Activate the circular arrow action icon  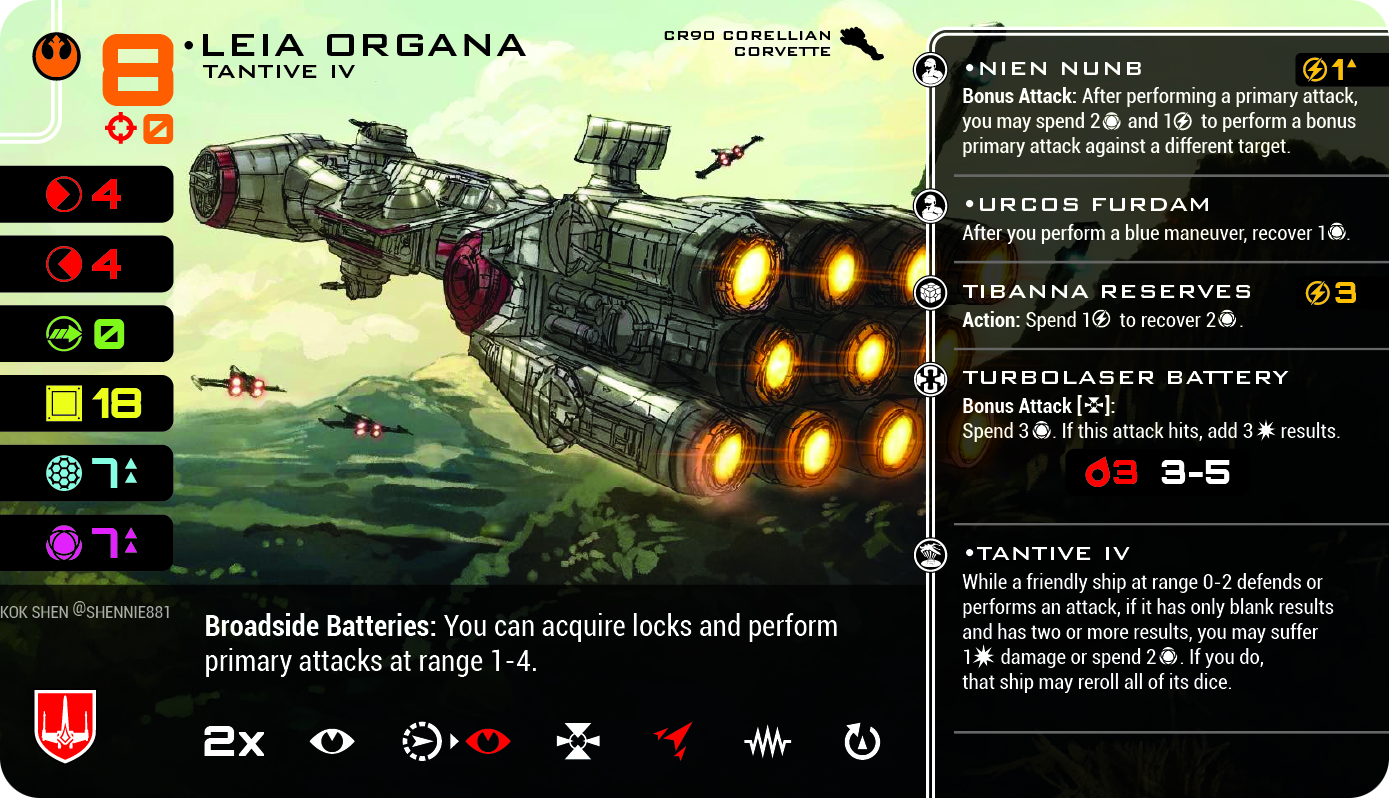click(862, 742)
